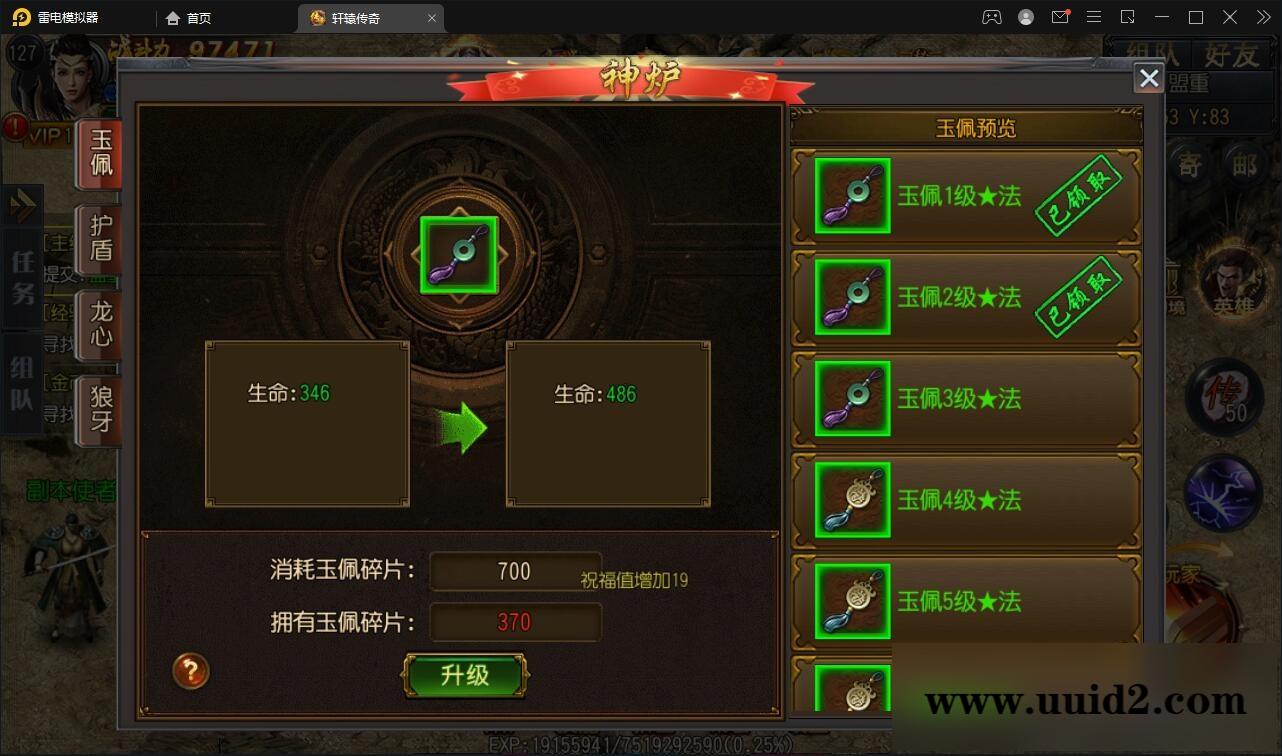Click the 英雄 hero icon
Image resolution: width=1282 pixels, height=756 pixels.
(1232, 283)
